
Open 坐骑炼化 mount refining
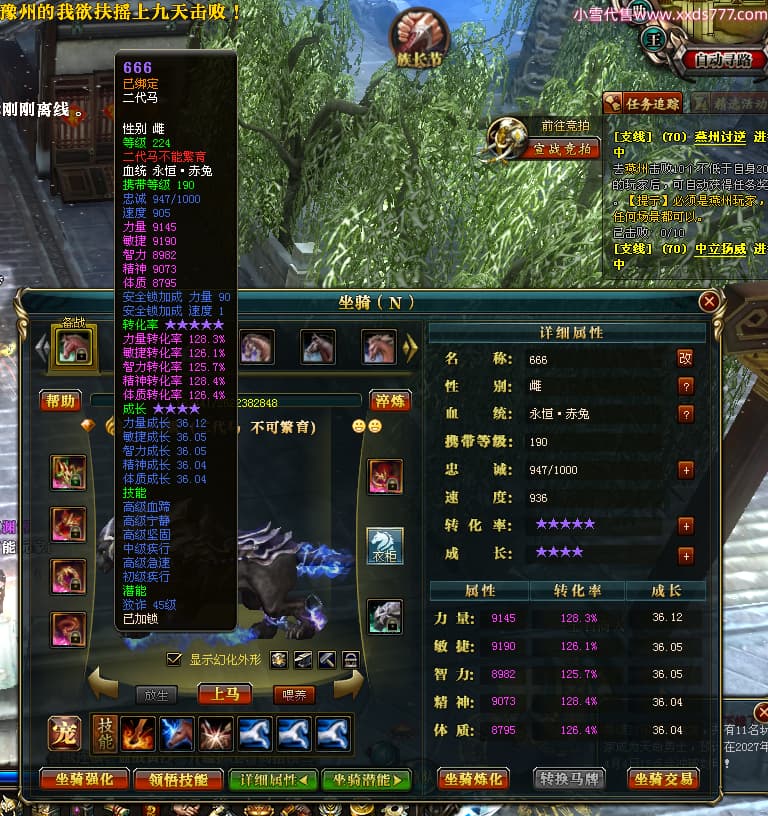click(x=474, y=779)
